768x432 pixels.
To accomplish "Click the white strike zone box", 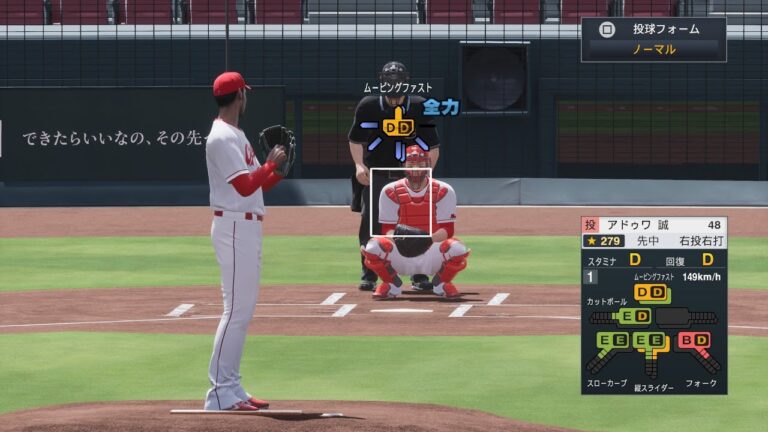I will pyautogui.click(x=400, y=202).
